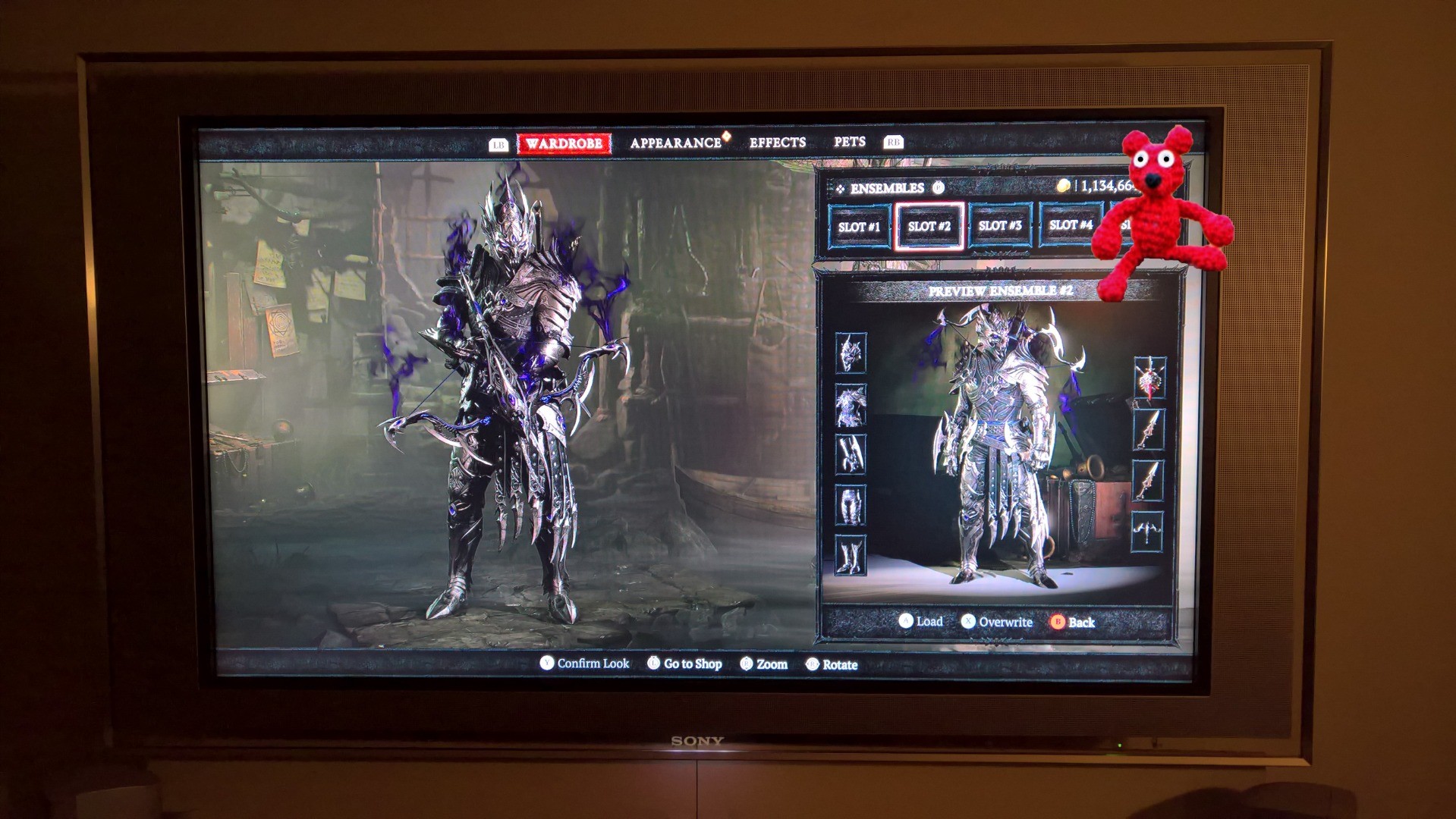Screen dimensions: 1456x819
Task: Select the chest armor slot icon
Action: tap(851, 404)
